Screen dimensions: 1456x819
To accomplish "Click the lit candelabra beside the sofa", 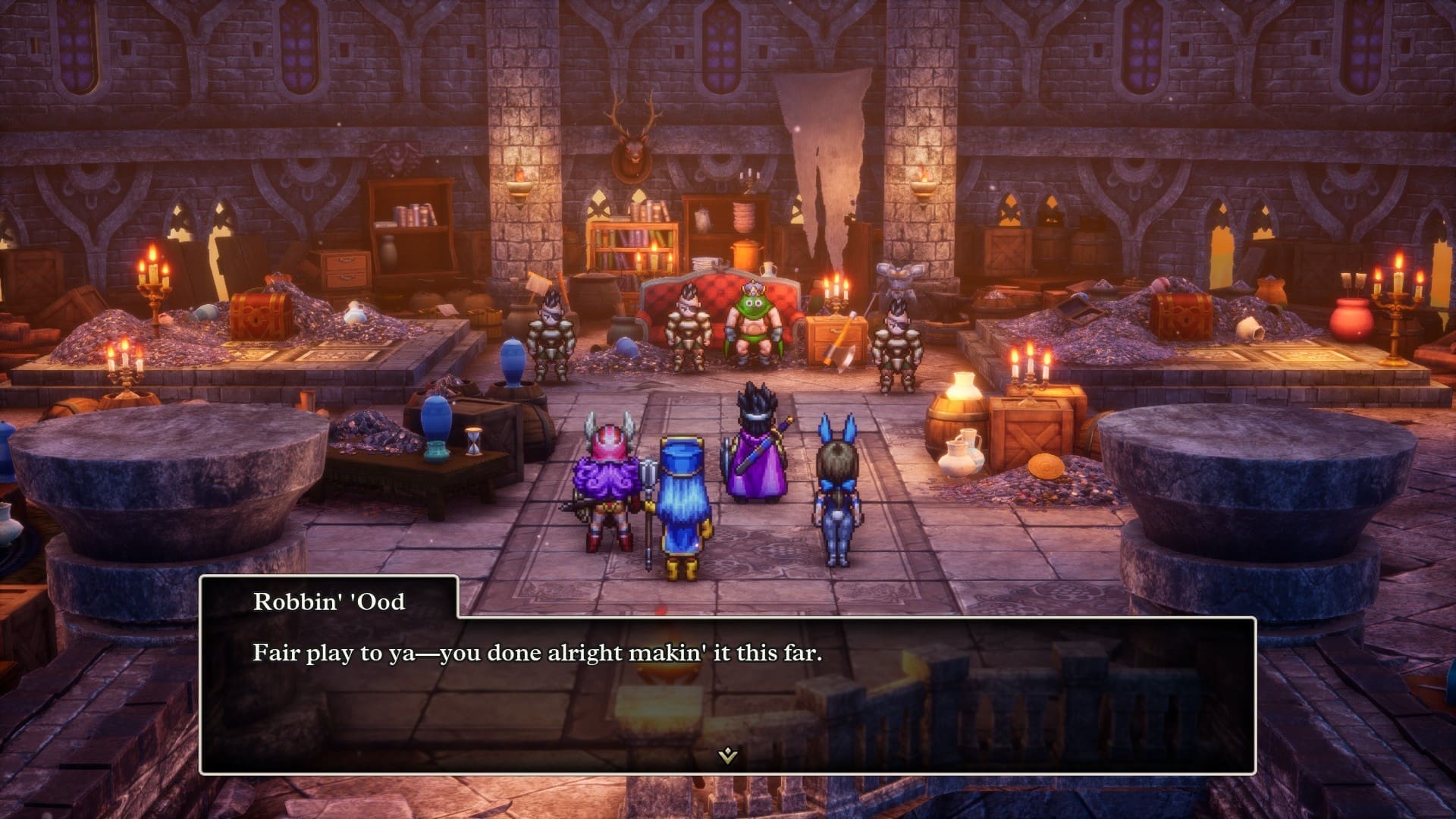I will [x=834, y=296].
